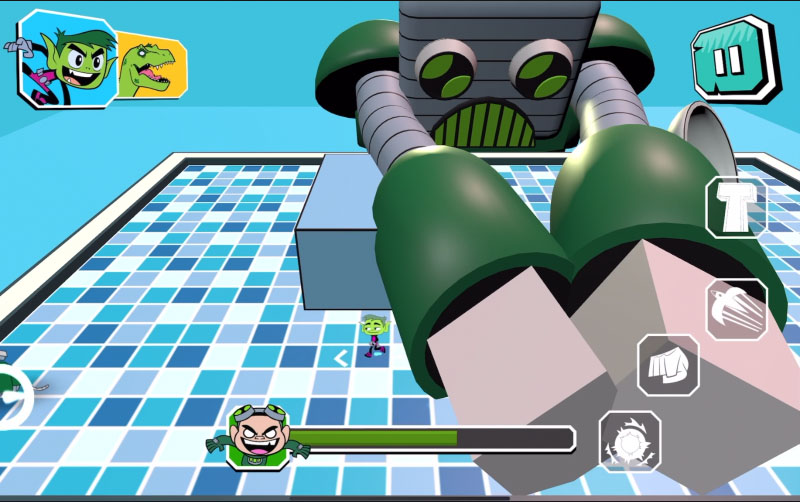Pause the game with the teal button

click(733, 61)
